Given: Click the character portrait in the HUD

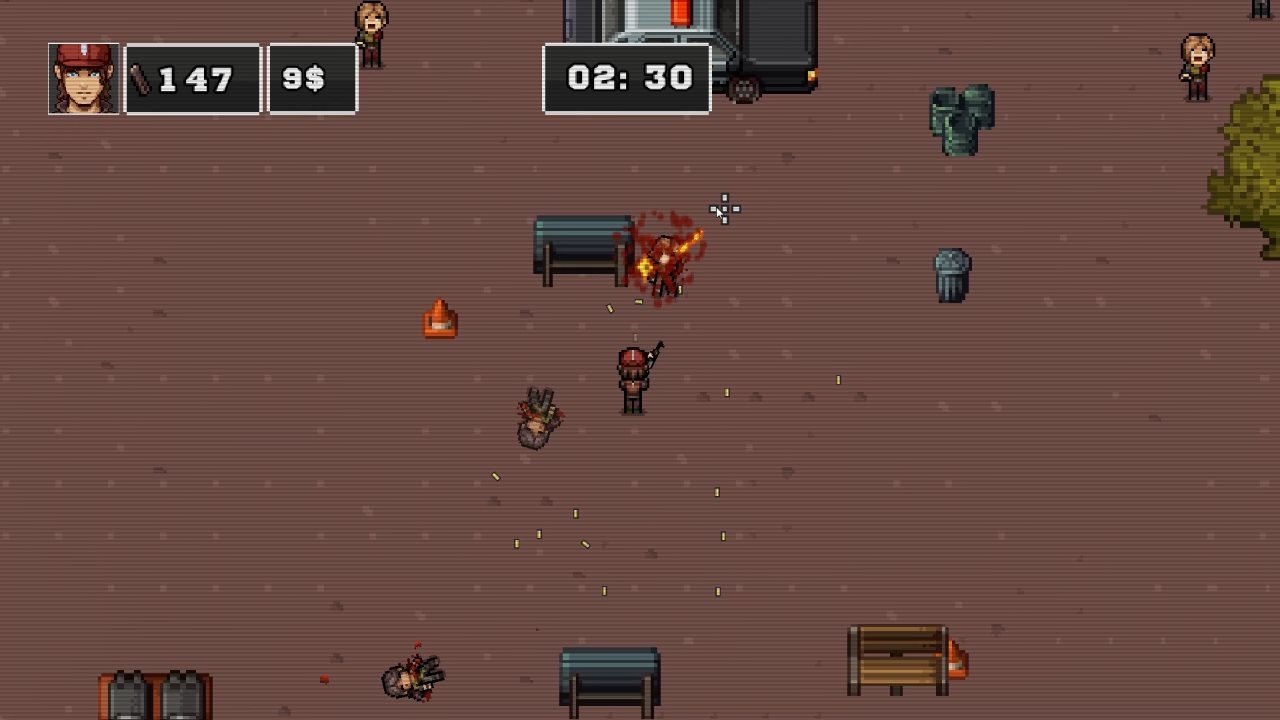Looking at the screenshot, I should (x=83, y=78).
